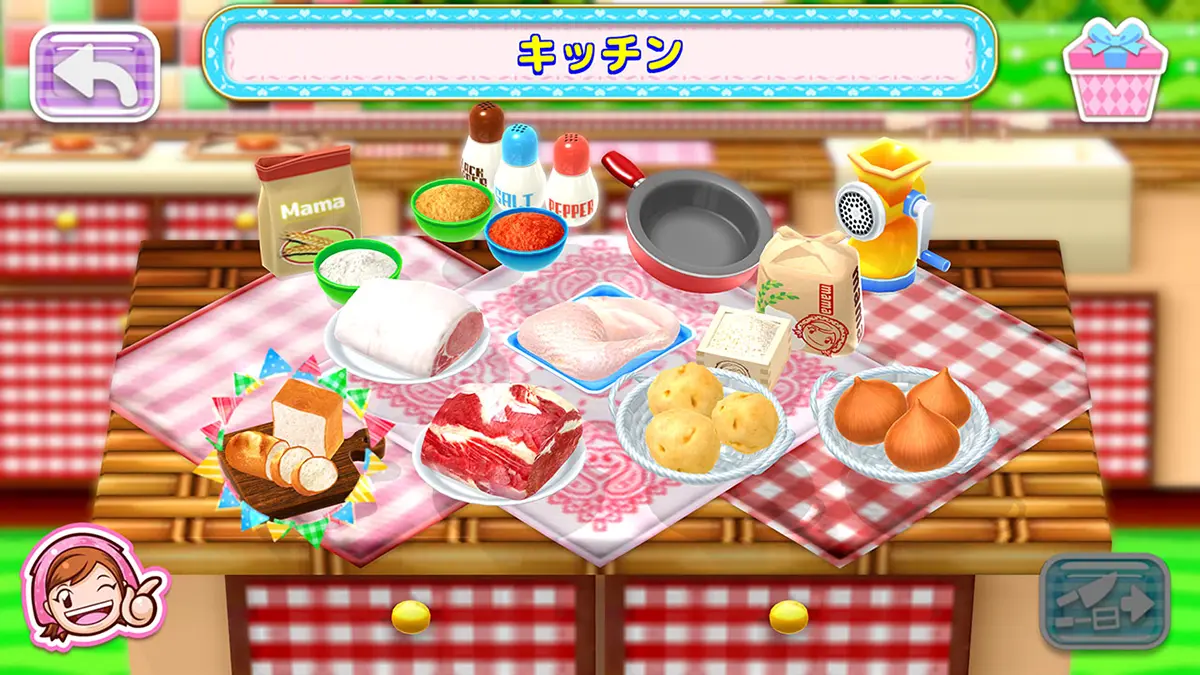Activate the knife and arrow button
Screen dimensions: 1200x675
(x=1103, y=602)
